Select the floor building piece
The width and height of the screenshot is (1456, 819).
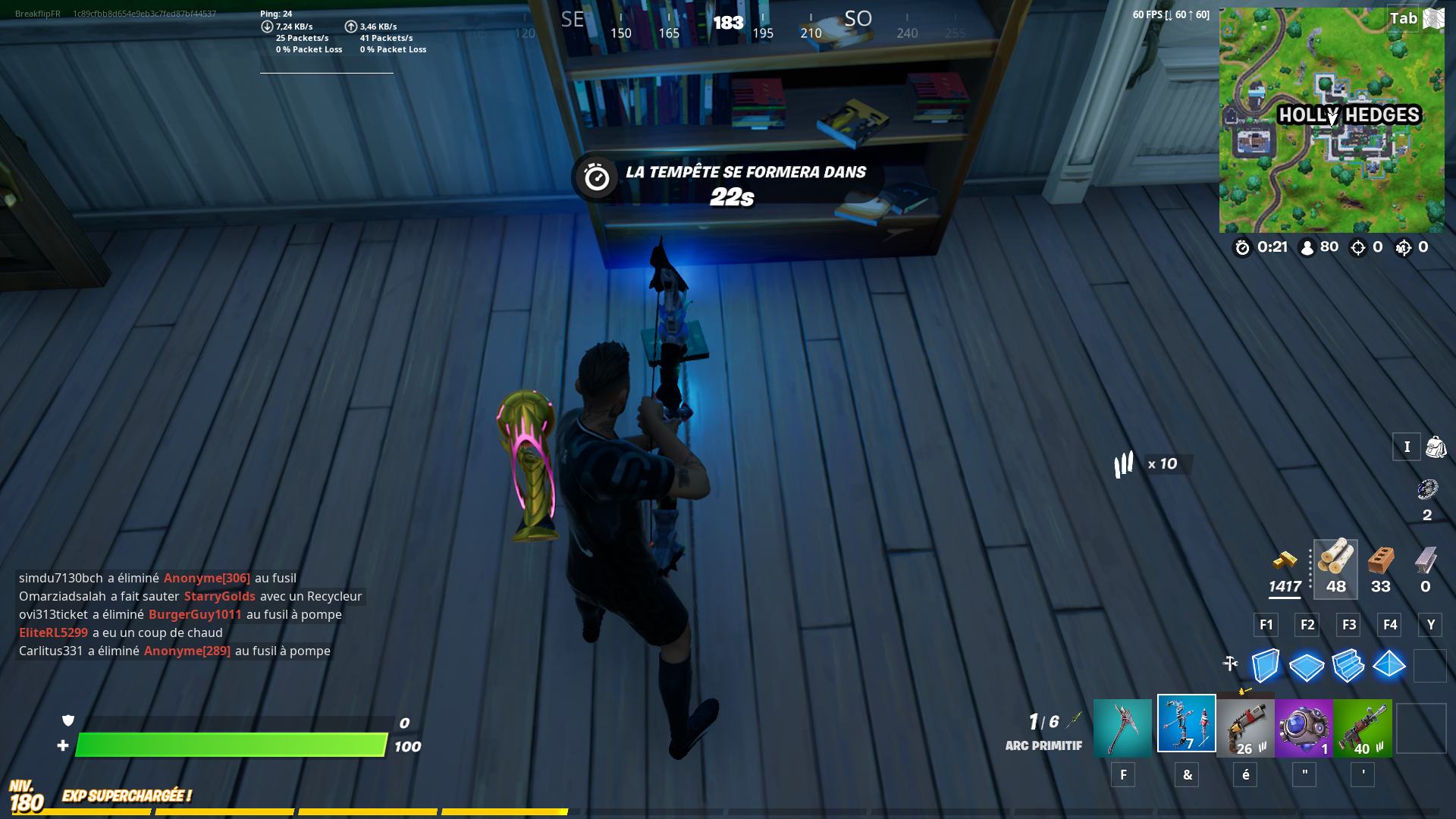click(x=1306, y=666)
